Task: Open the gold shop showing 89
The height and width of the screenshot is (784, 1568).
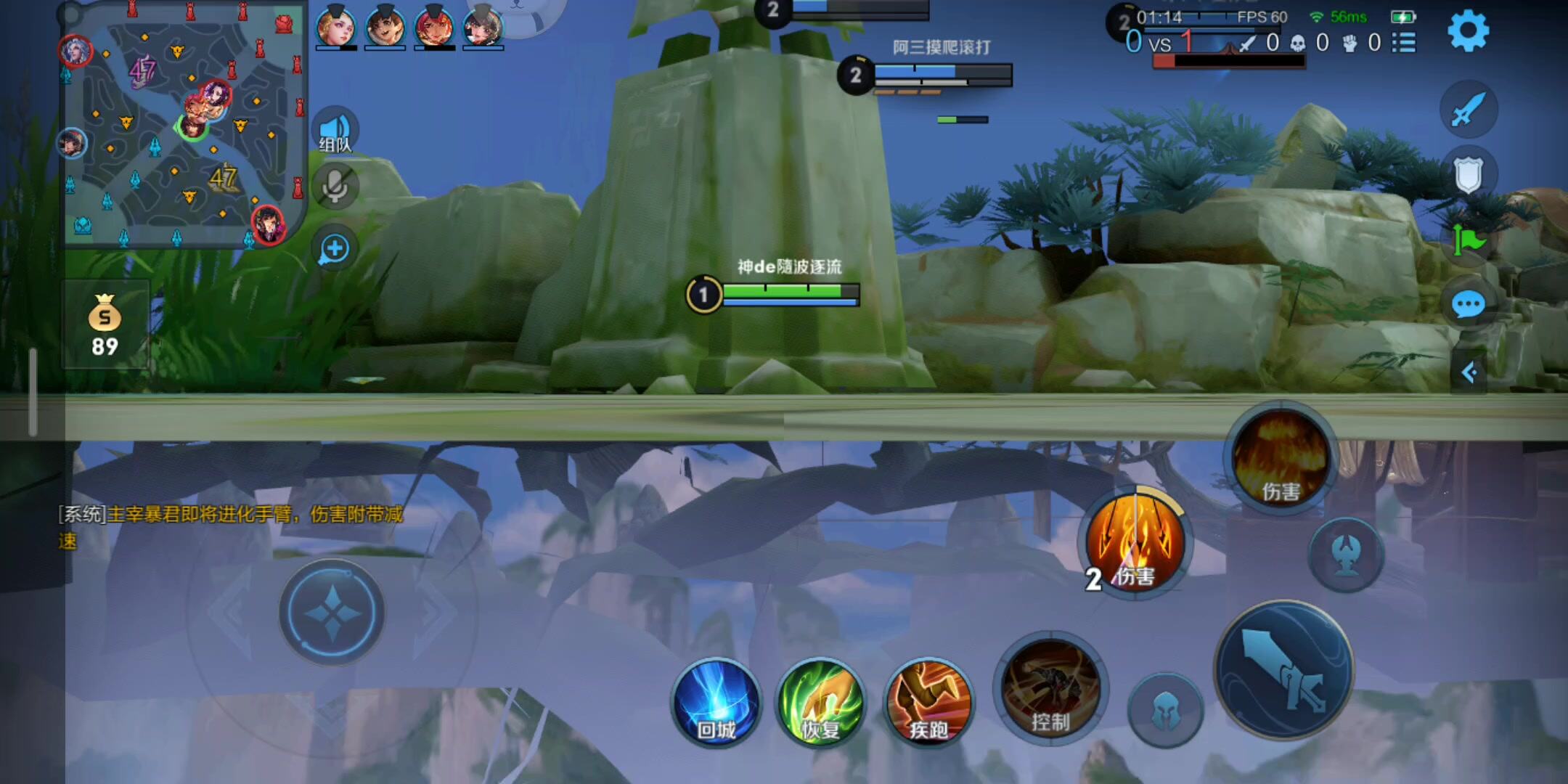Action: point(105,324)
